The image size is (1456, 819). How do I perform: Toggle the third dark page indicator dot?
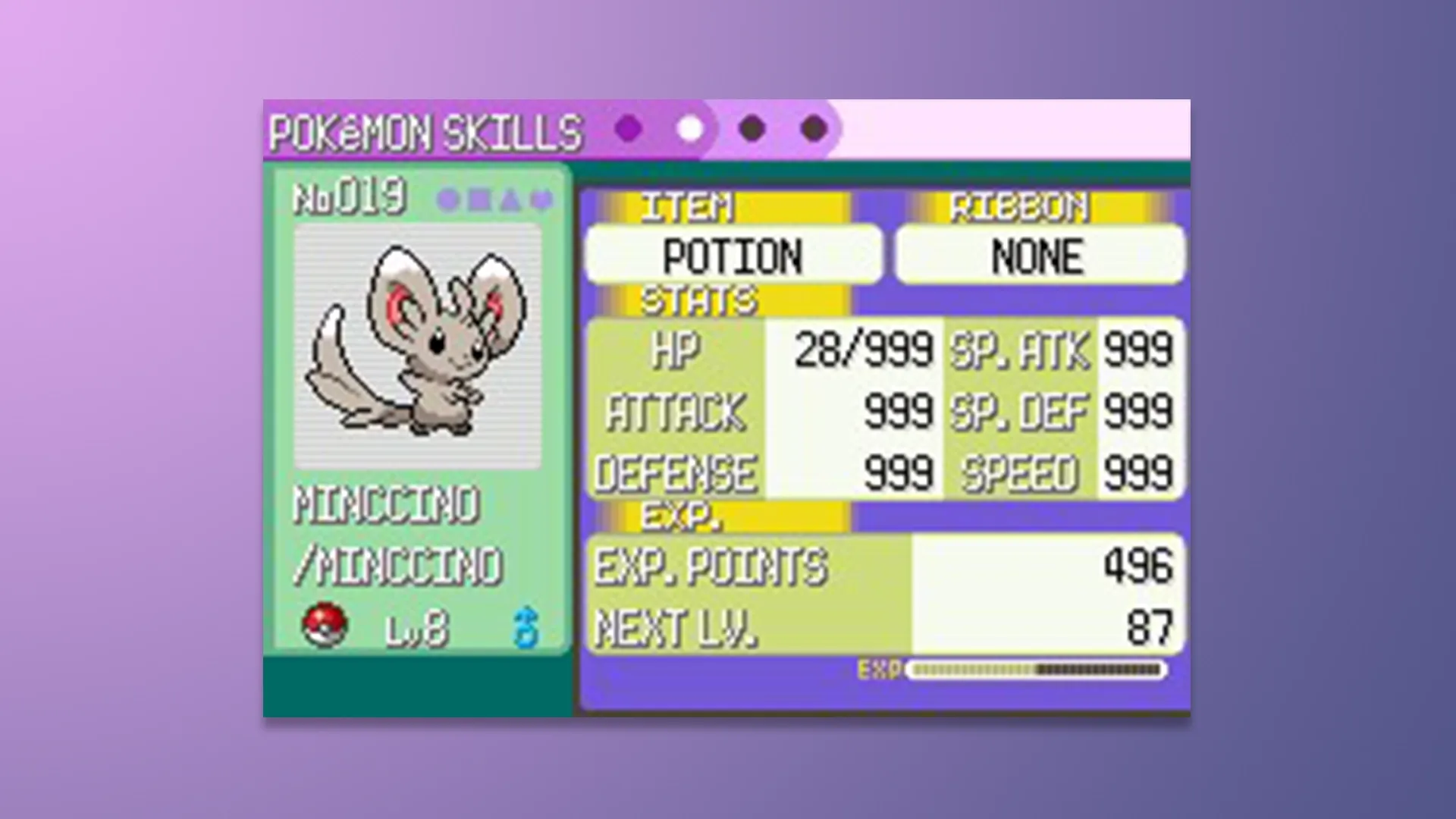[x=751, y=129]
